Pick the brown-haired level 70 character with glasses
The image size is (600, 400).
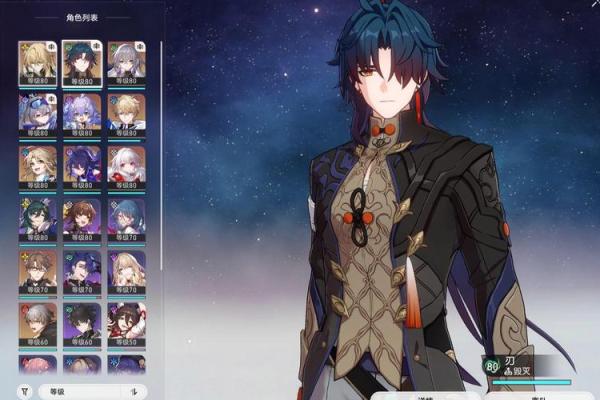(x=36, y=268)
